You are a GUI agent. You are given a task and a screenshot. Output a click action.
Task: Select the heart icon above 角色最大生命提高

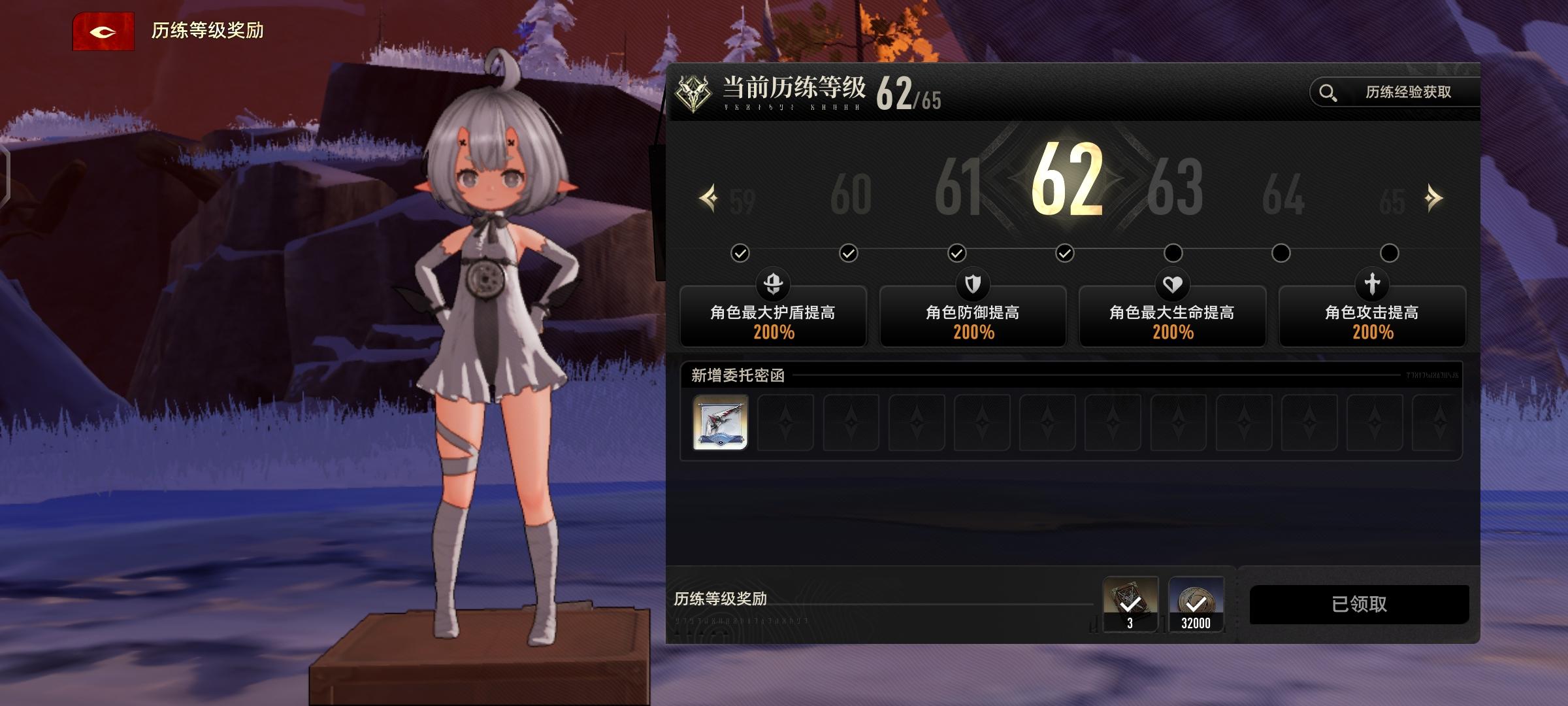click(1172, 286)
